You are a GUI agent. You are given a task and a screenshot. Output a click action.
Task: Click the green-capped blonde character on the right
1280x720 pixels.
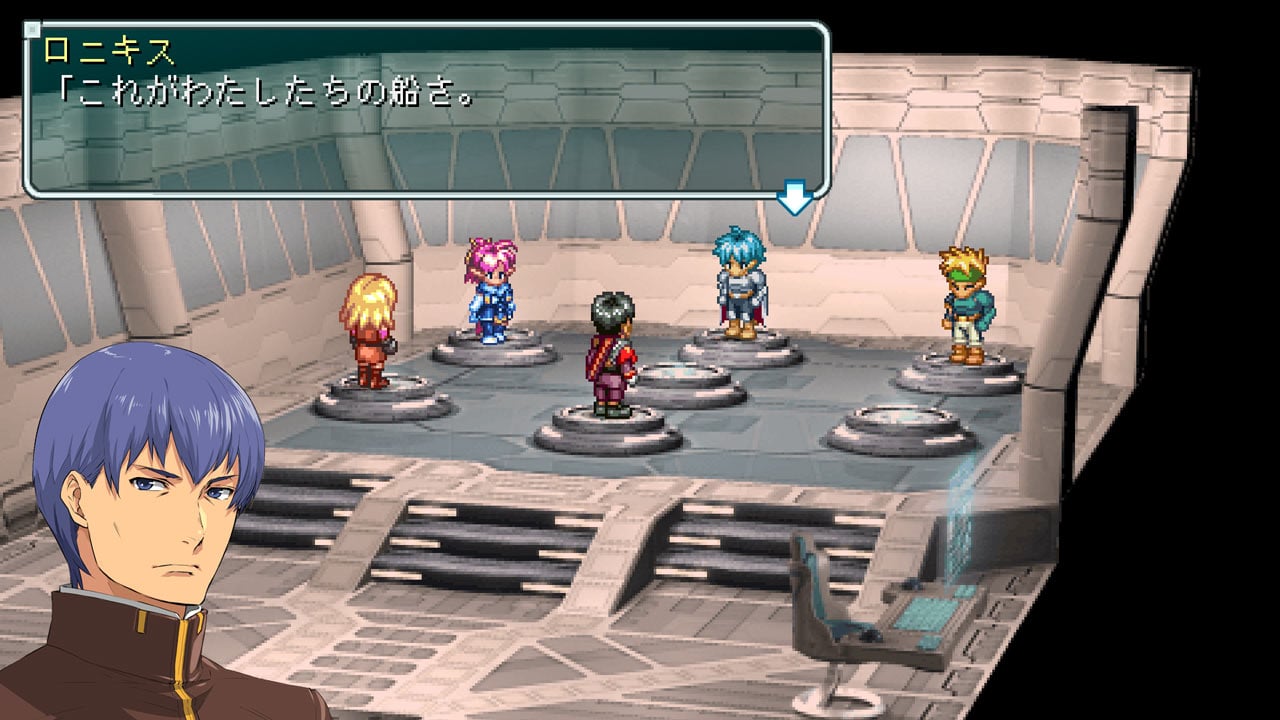(966, 300)
